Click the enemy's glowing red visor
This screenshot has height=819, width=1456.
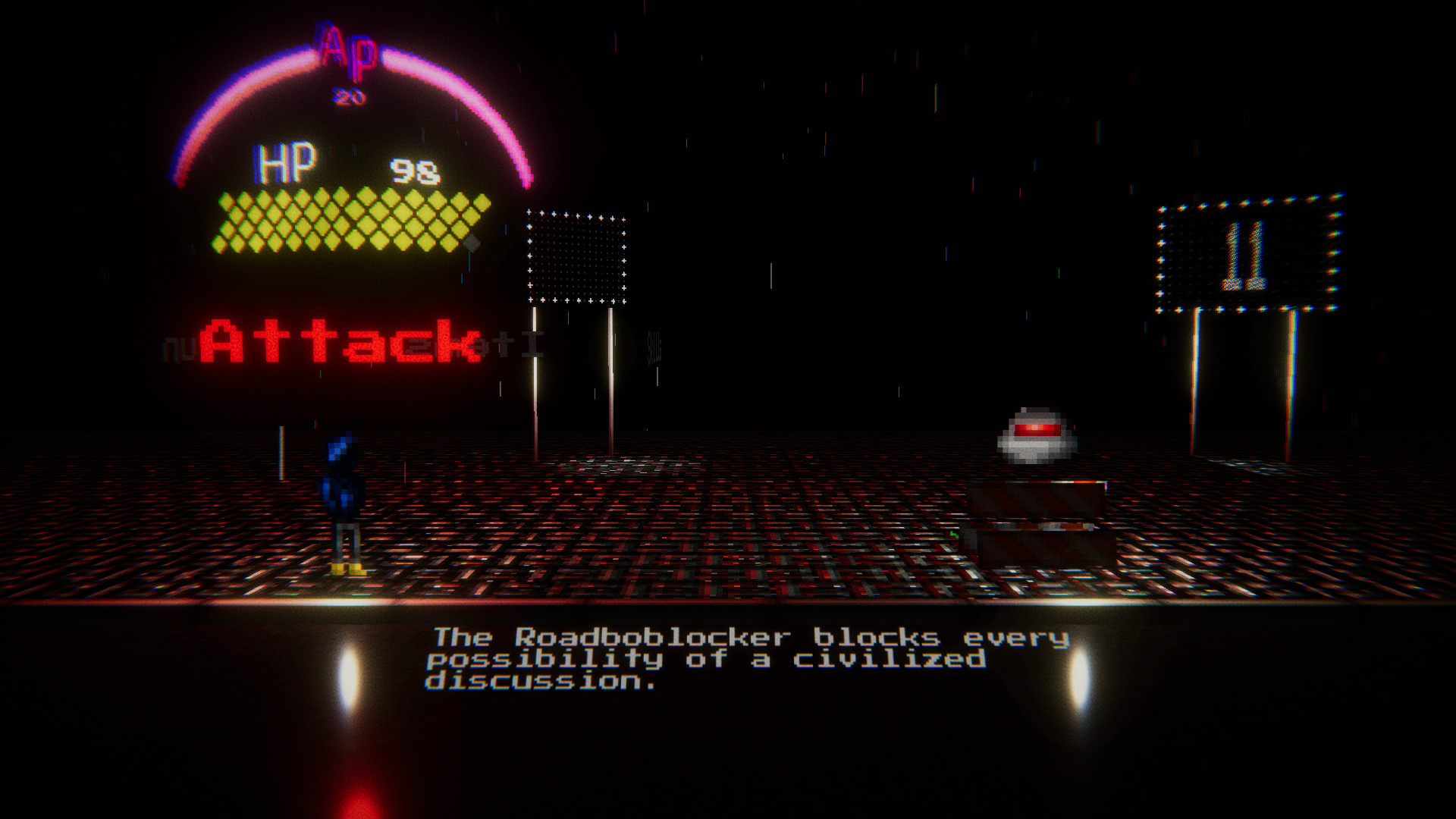coord(1037,428)
